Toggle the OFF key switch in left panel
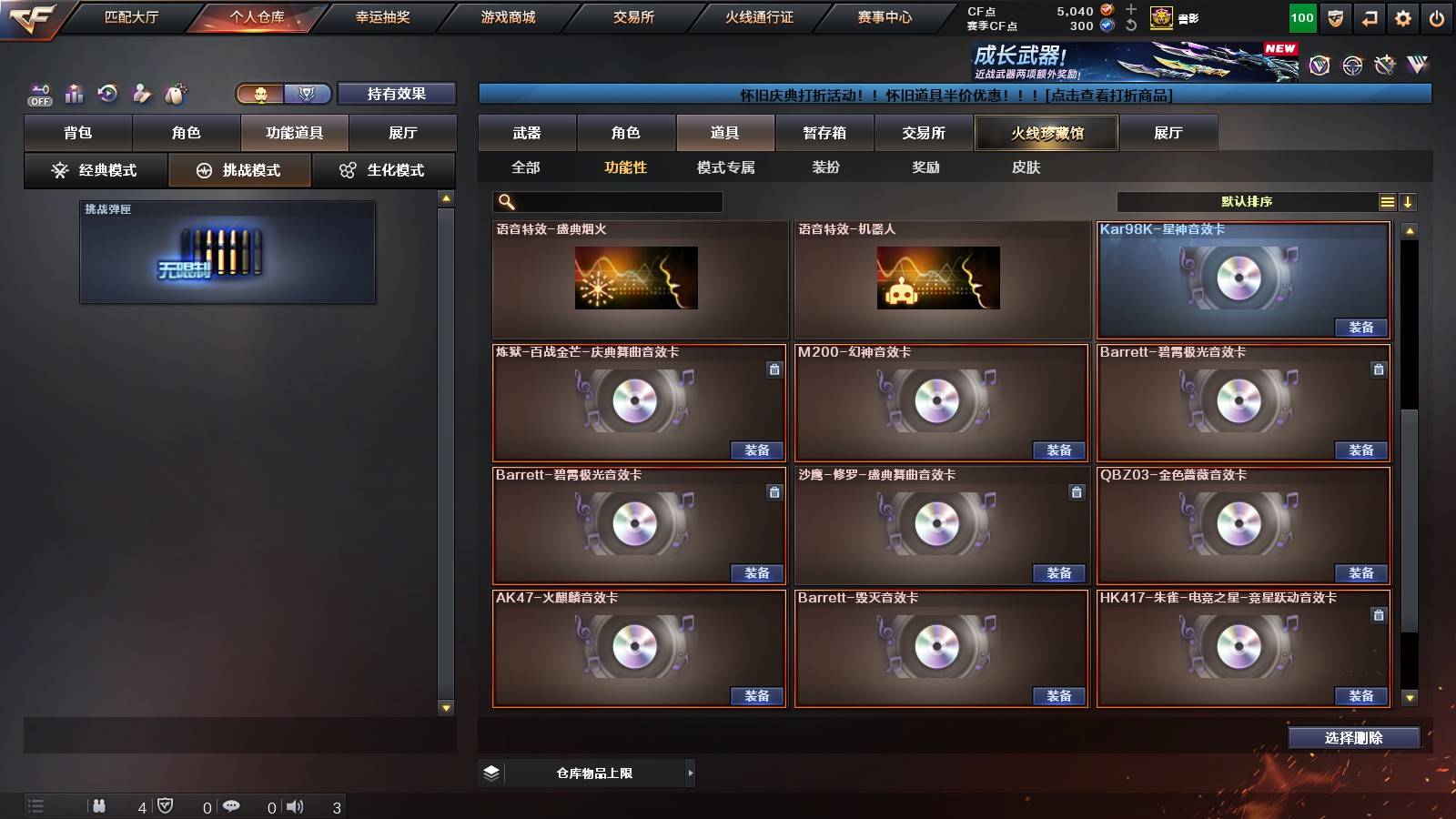 pyautogui.click(x=38, y=94)
